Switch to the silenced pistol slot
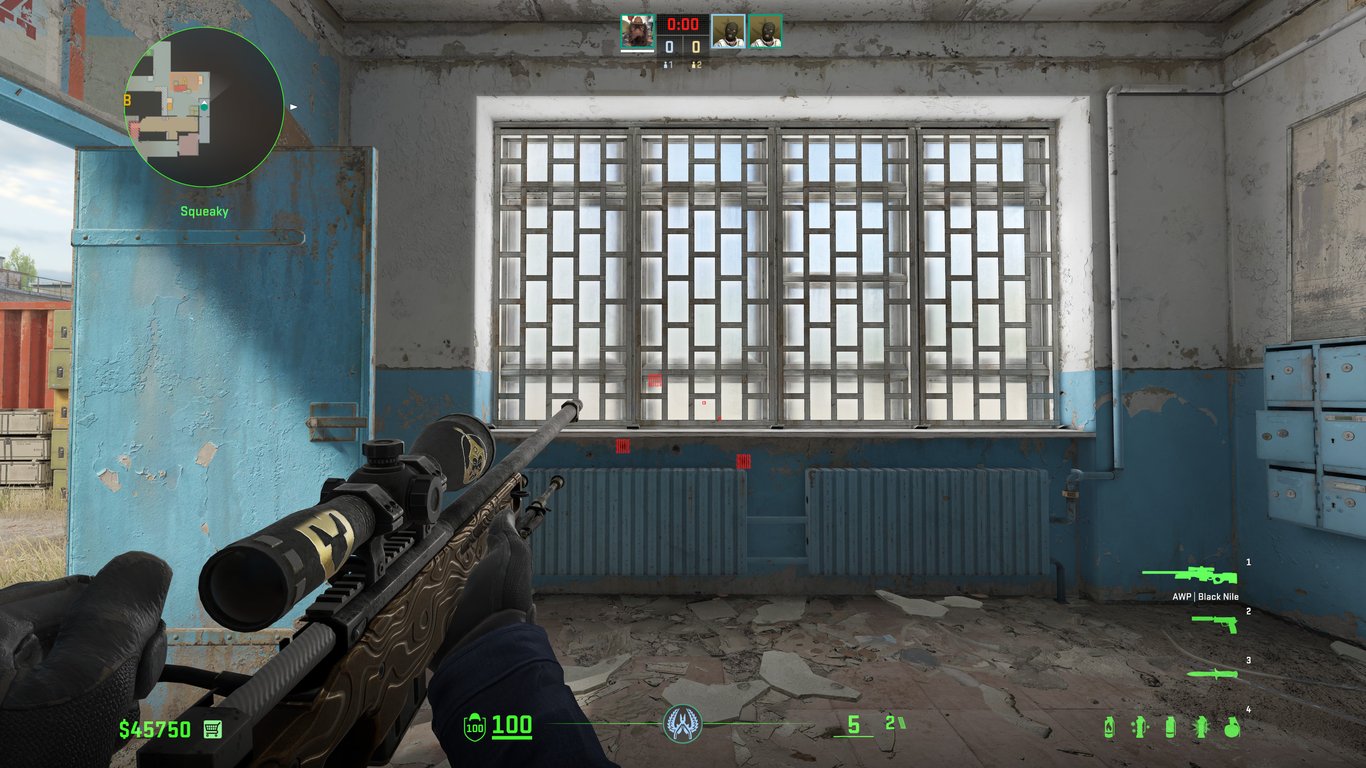 (1215, 623)
